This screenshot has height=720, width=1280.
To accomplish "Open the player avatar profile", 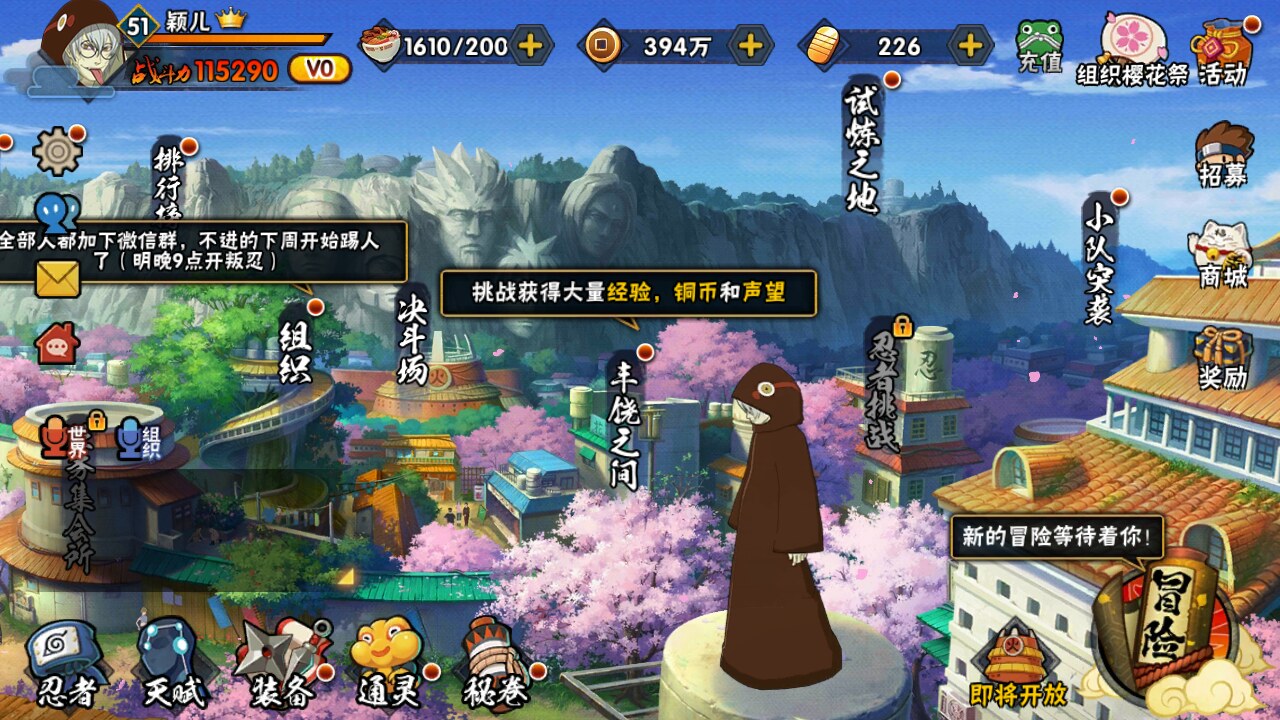I will click(83, 45).
